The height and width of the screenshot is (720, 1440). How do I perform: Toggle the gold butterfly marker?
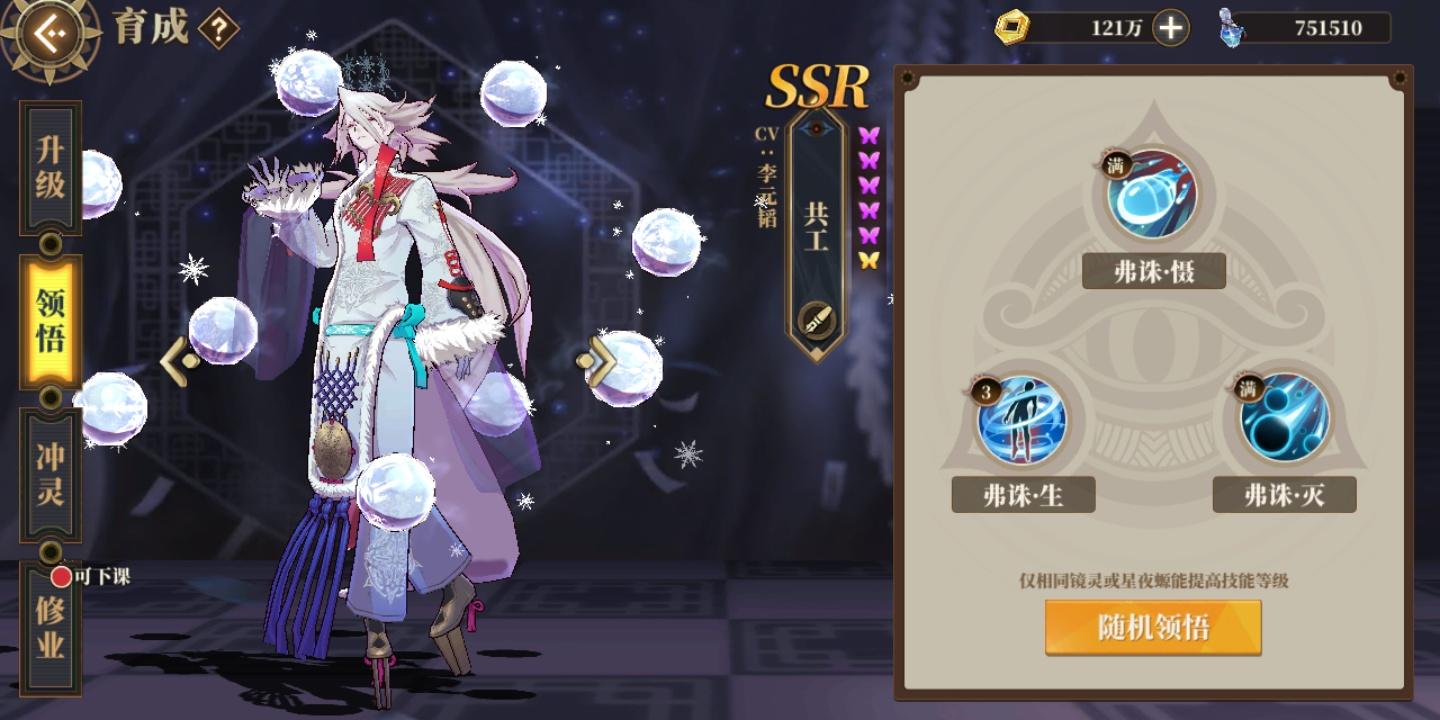click(x=870, y=261)
